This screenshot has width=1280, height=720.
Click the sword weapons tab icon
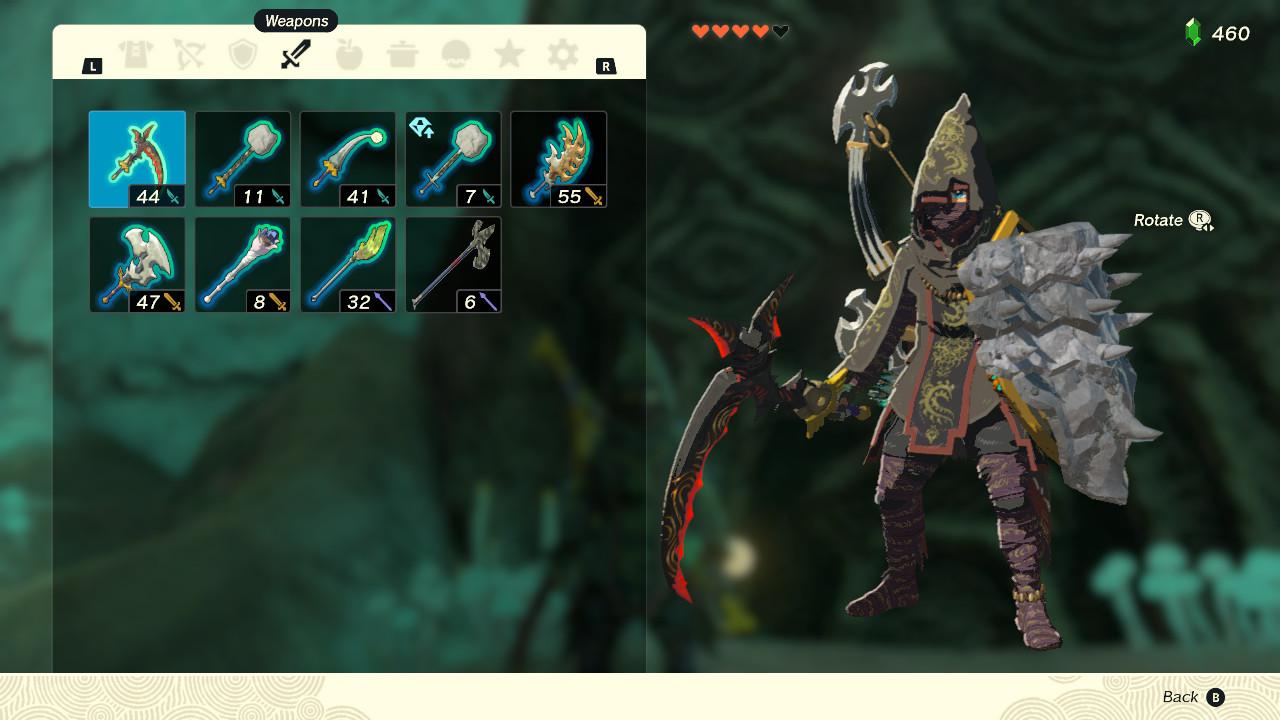coord(296,55)
